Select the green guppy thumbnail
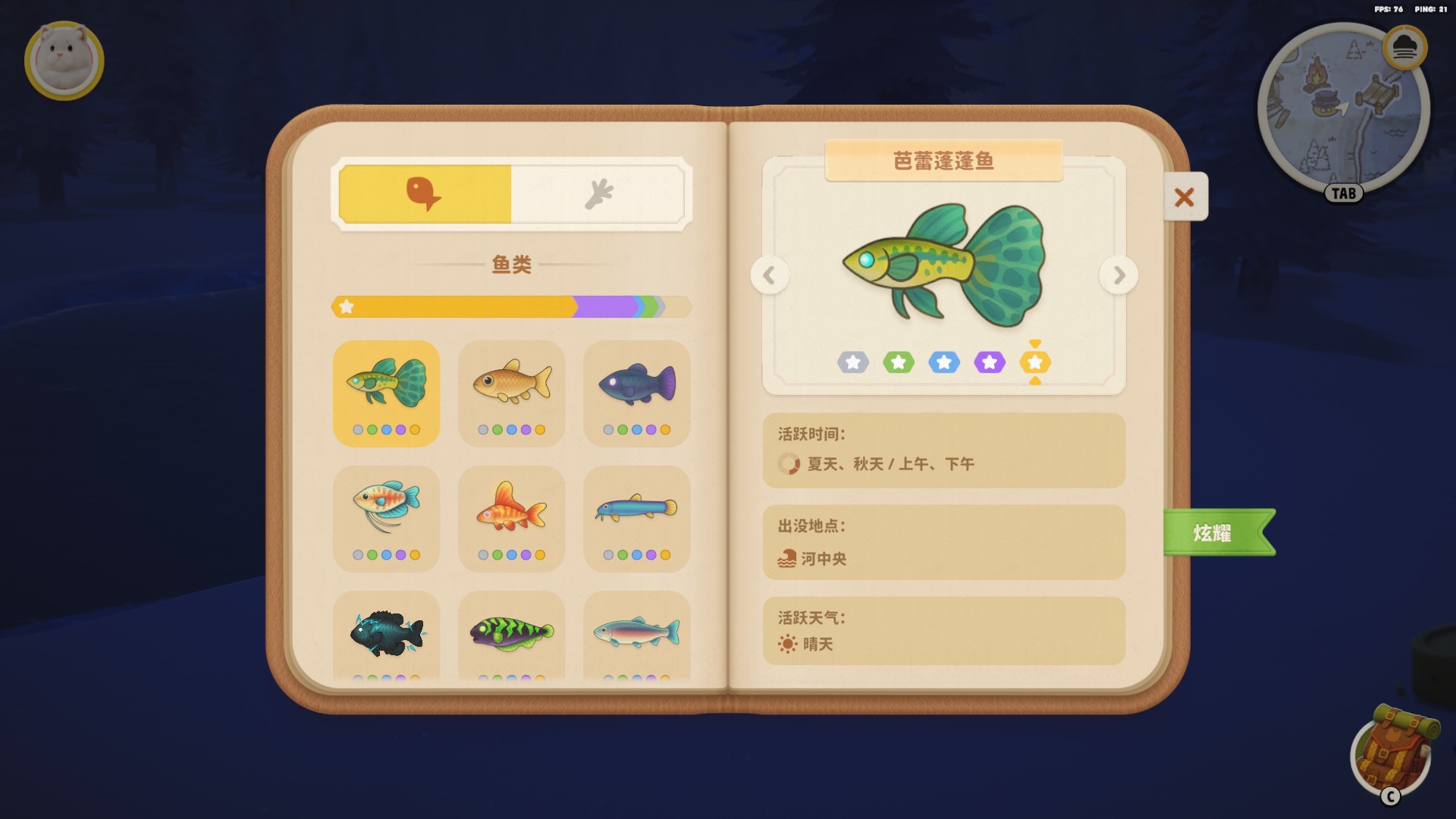 (x=386, y=393)
